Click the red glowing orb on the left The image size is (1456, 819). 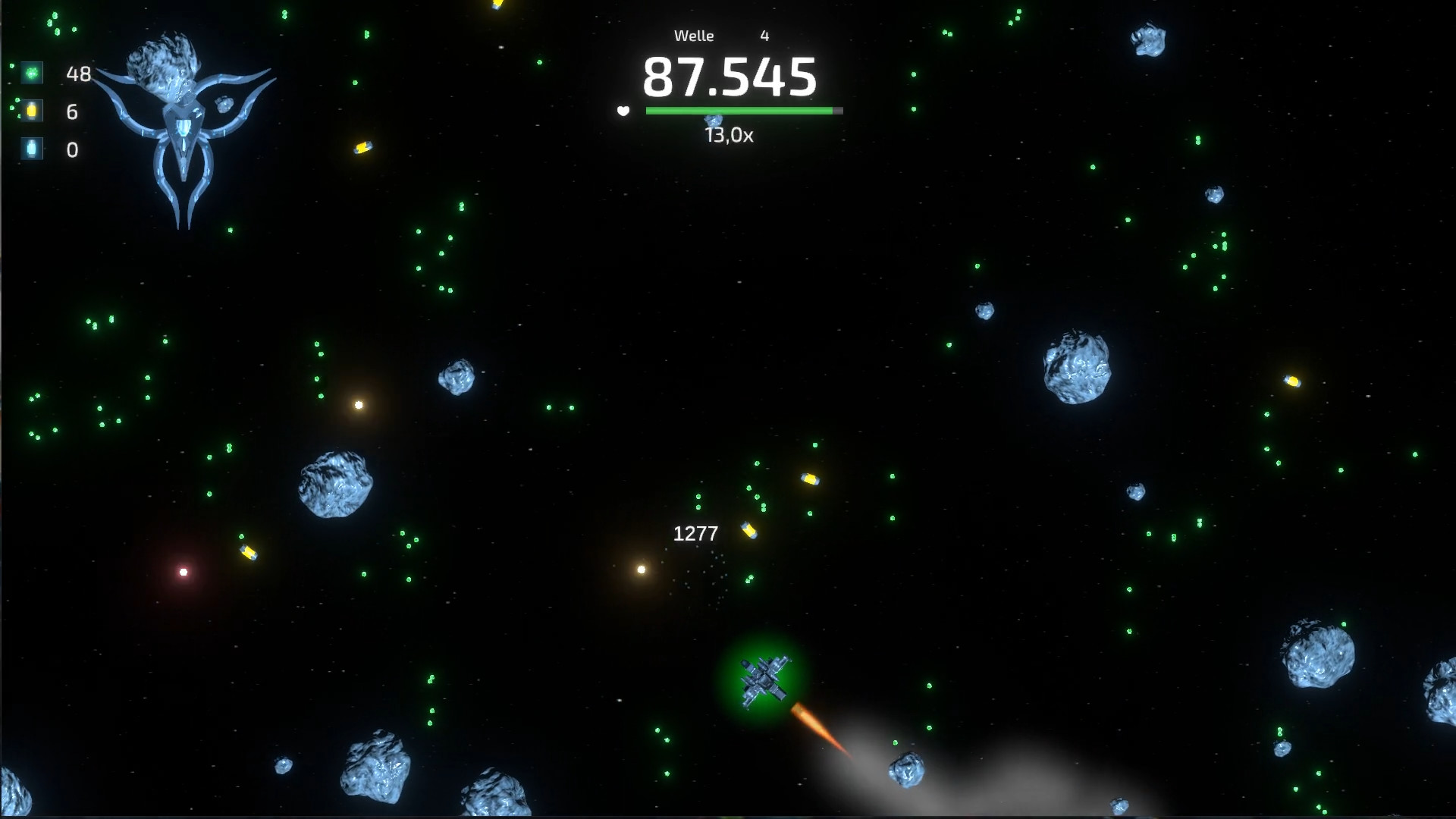(x=182, y=572)
